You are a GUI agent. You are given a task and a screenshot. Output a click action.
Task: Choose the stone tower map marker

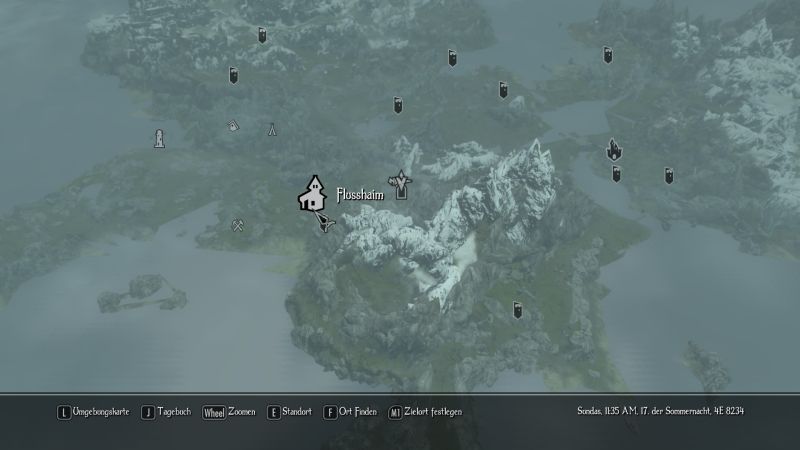(x=158, y=138)
